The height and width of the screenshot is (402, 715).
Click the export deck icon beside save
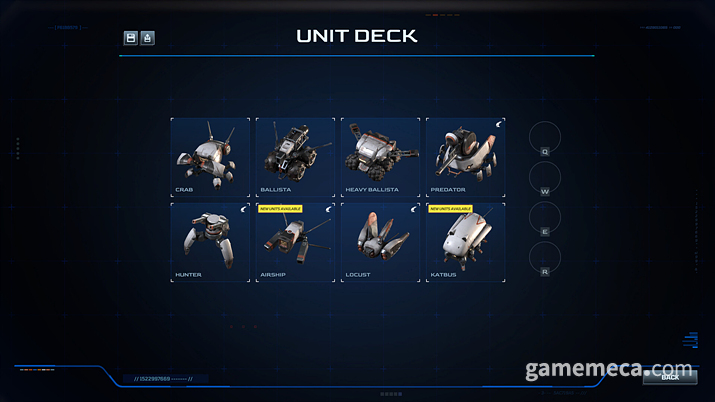pos(148,38)
